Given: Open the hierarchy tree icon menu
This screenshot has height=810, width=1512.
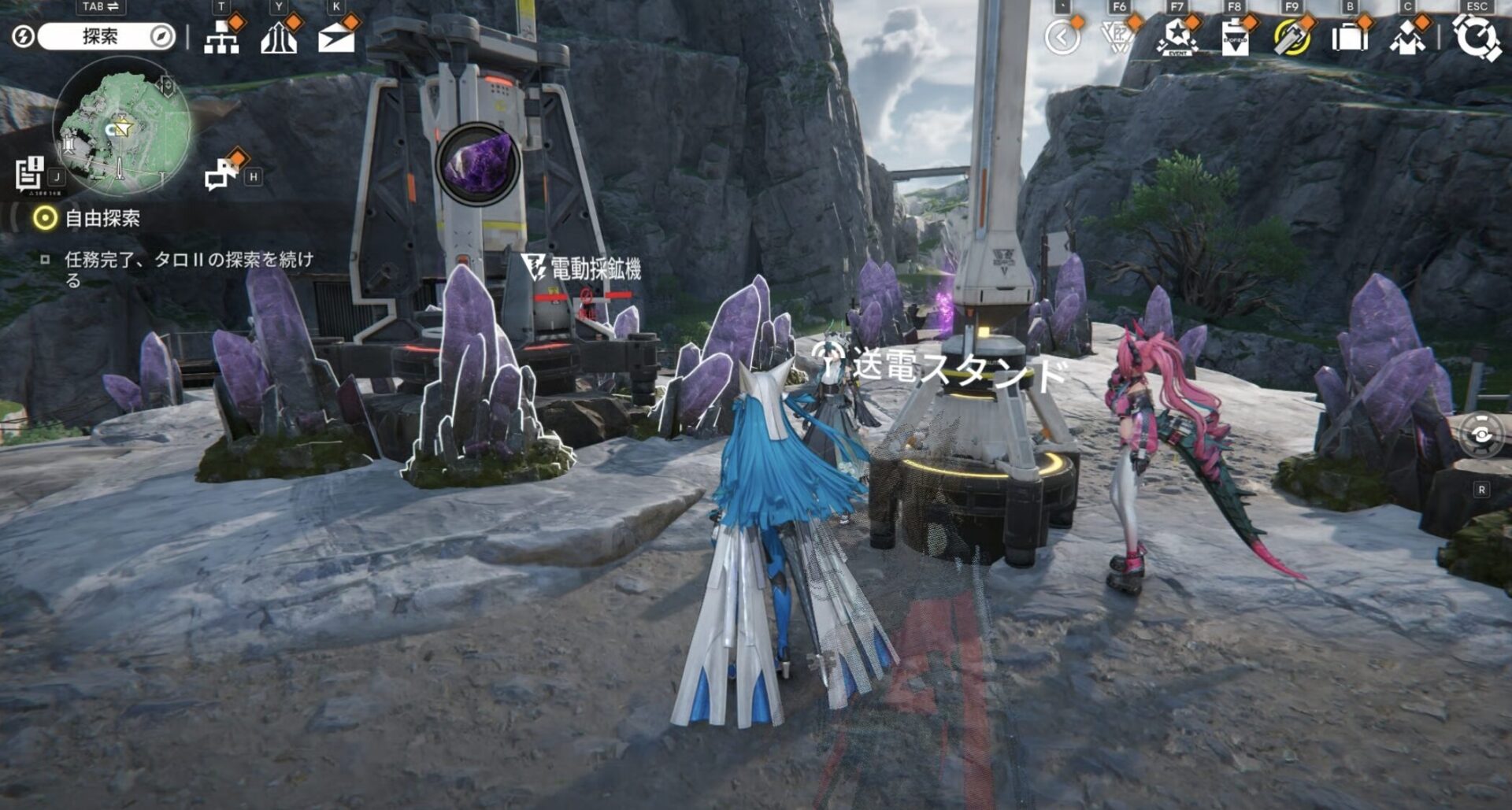Looking at the screenshot, I should tap(221, 36).
